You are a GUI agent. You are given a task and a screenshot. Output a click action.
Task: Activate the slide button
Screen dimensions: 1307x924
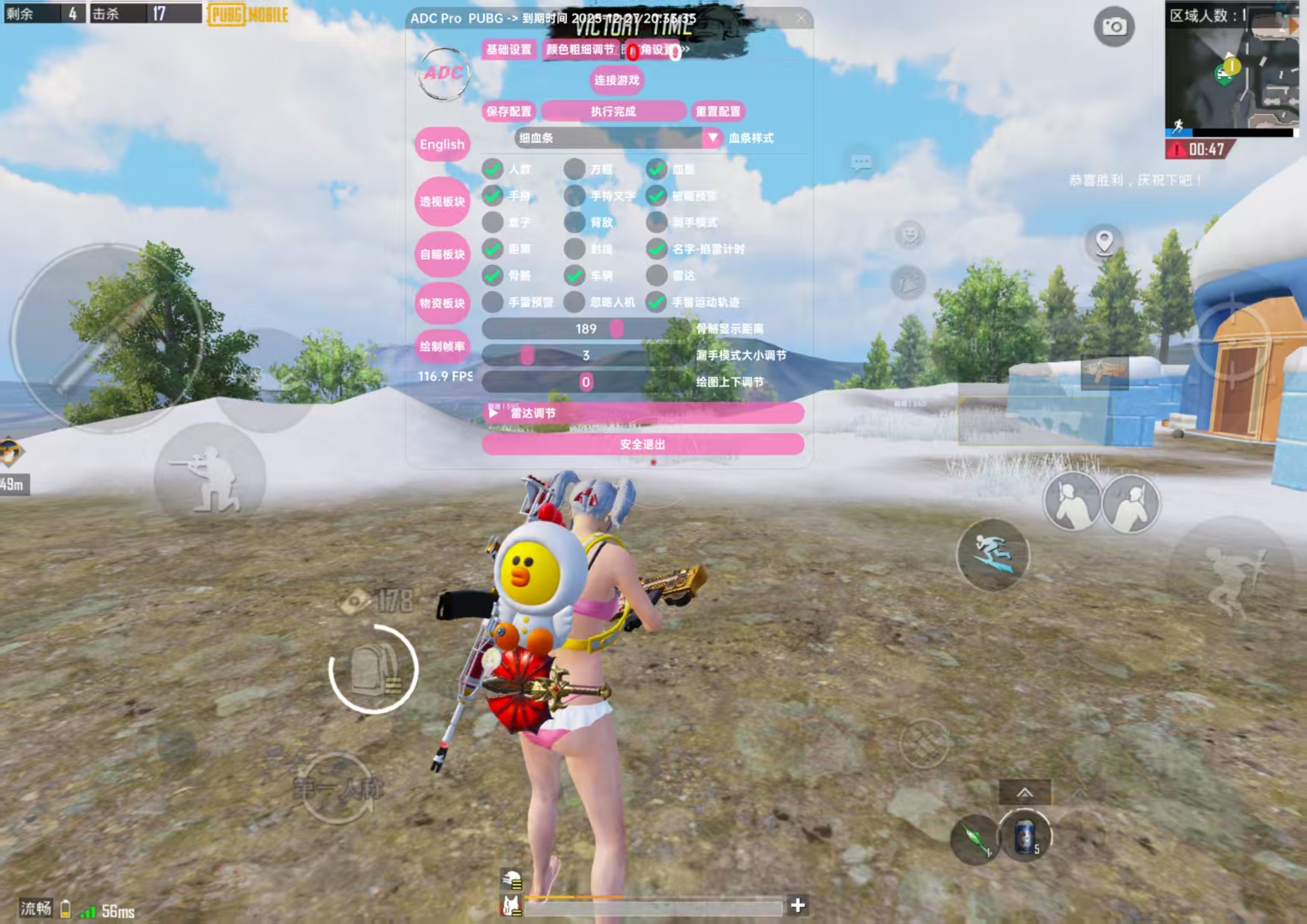993,554
